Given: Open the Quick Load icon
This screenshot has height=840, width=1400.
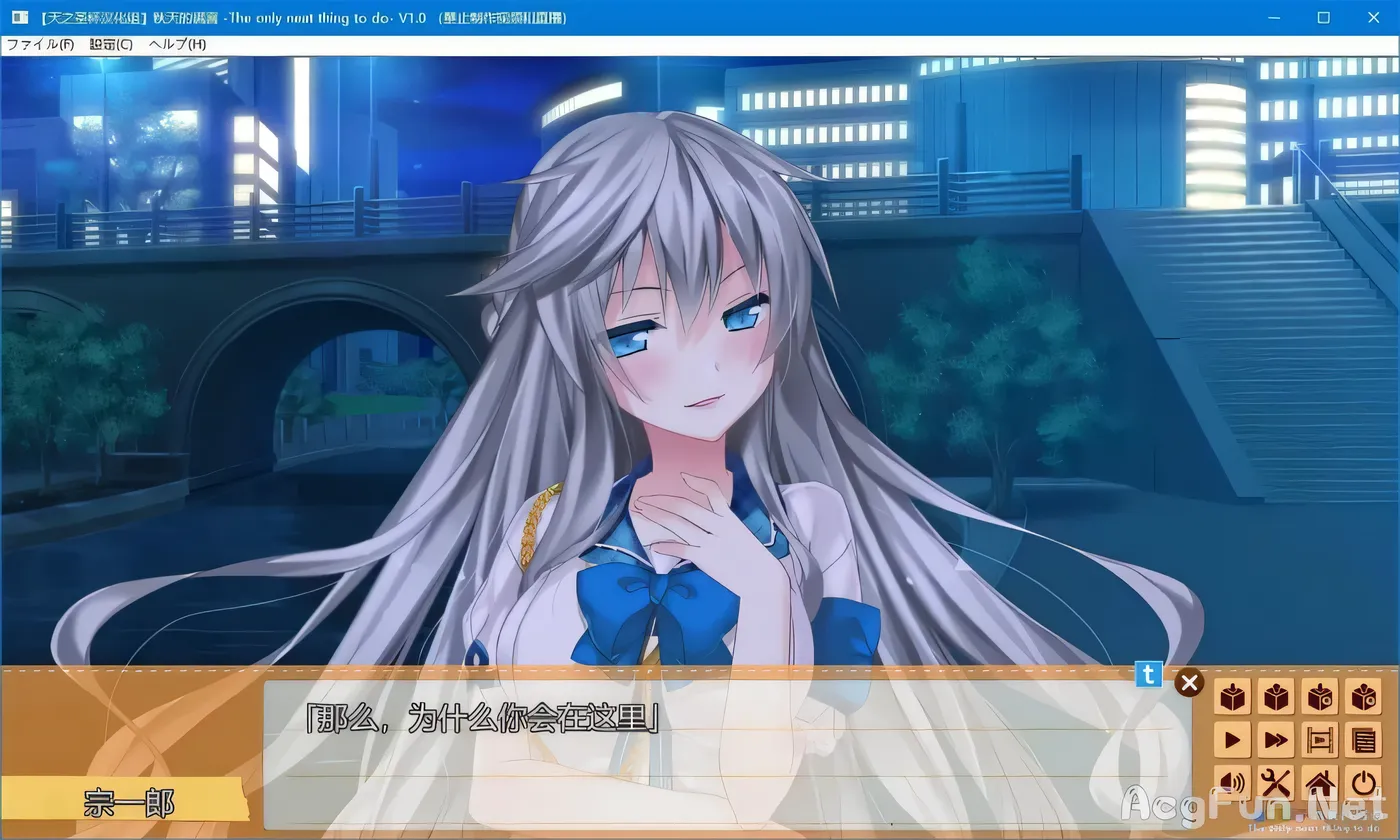Looking at the screenshot, I should pyautogui.click(x=1364, y=694).
